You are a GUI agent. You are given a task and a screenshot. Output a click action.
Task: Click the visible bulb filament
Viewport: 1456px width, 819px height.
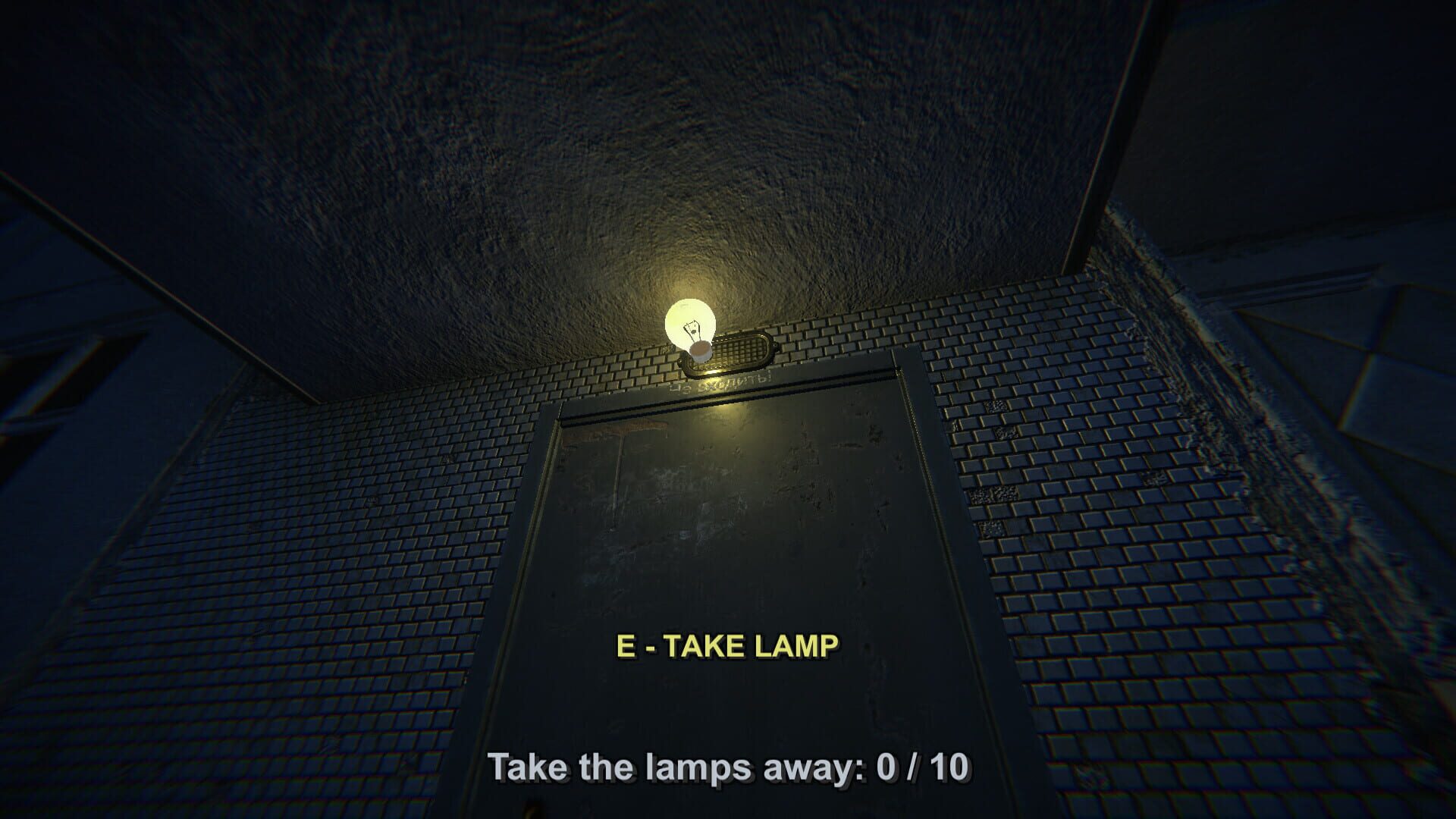[x=692, y=330]
